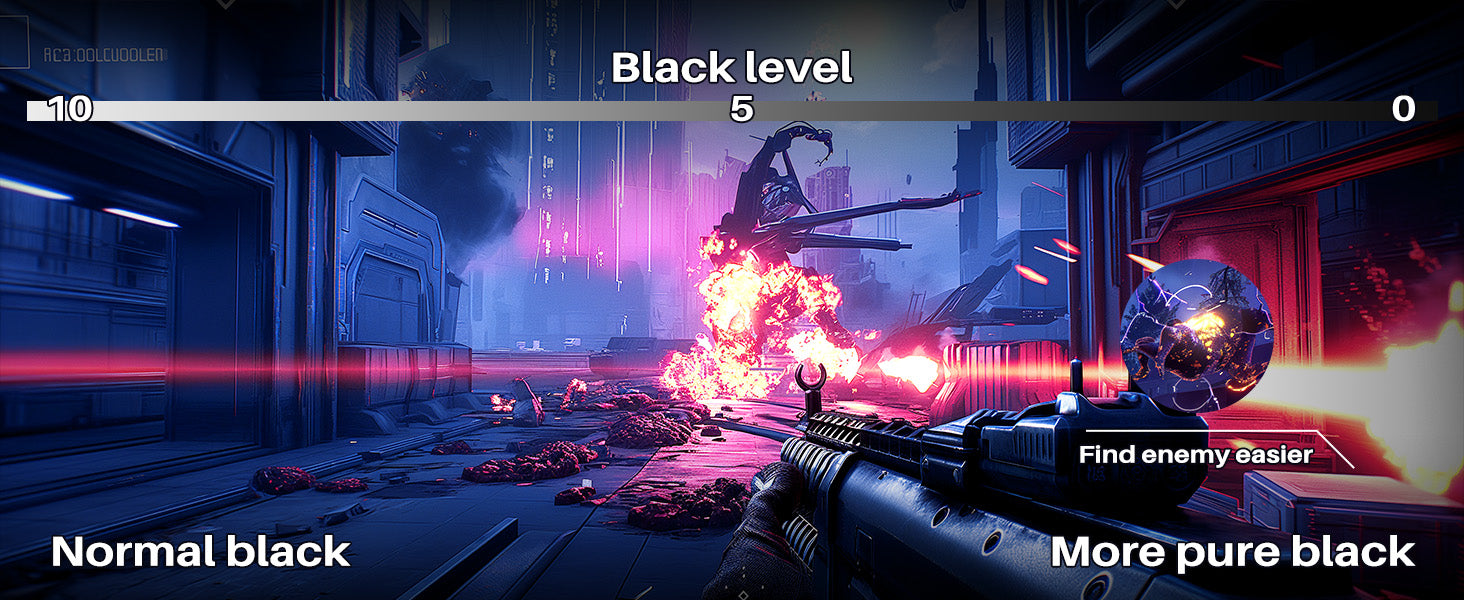Set the Black level slider to 5

(x=741, y=110)
